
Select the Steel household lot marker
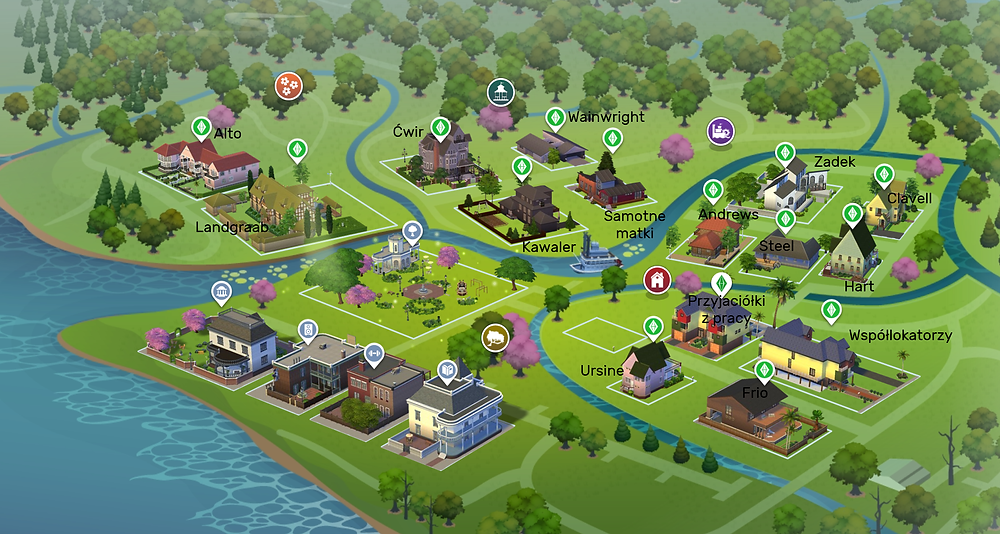[786, 218]
